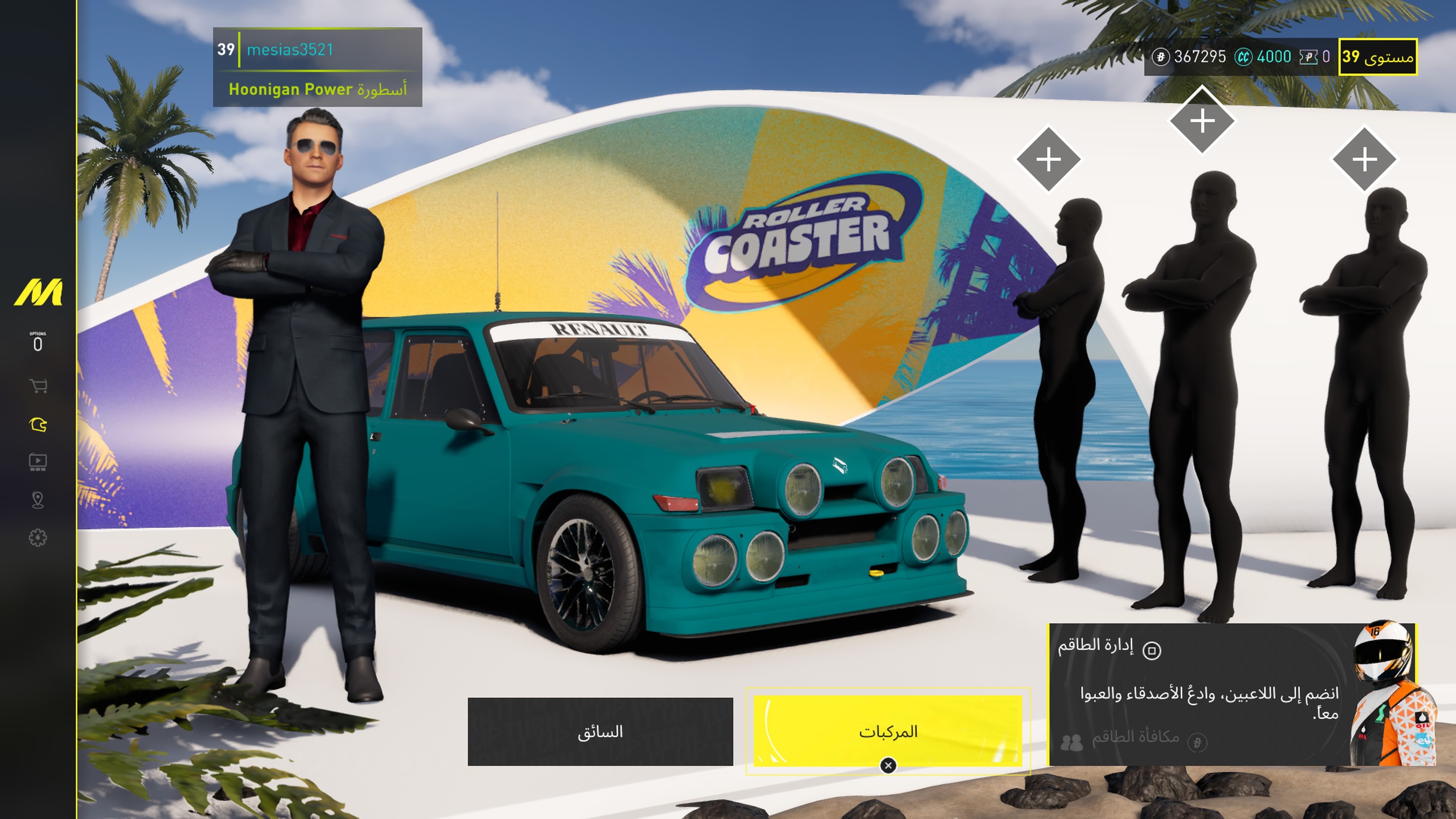Choose the السائق (Driver) button
Image resolution: width=1456 pixels, height=819 pixels.
[600, 731]
